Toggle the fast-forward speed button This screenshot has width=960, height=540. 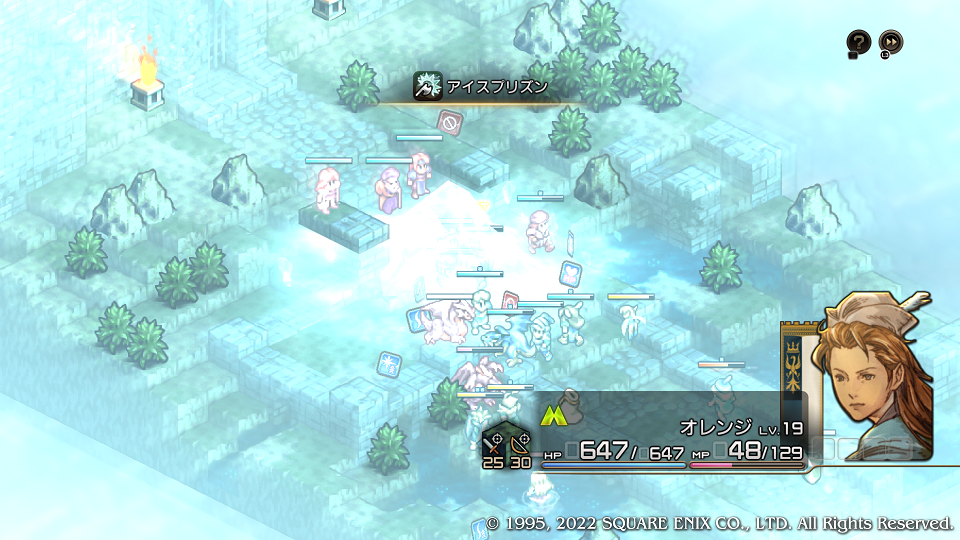click(x=891, y=42)
